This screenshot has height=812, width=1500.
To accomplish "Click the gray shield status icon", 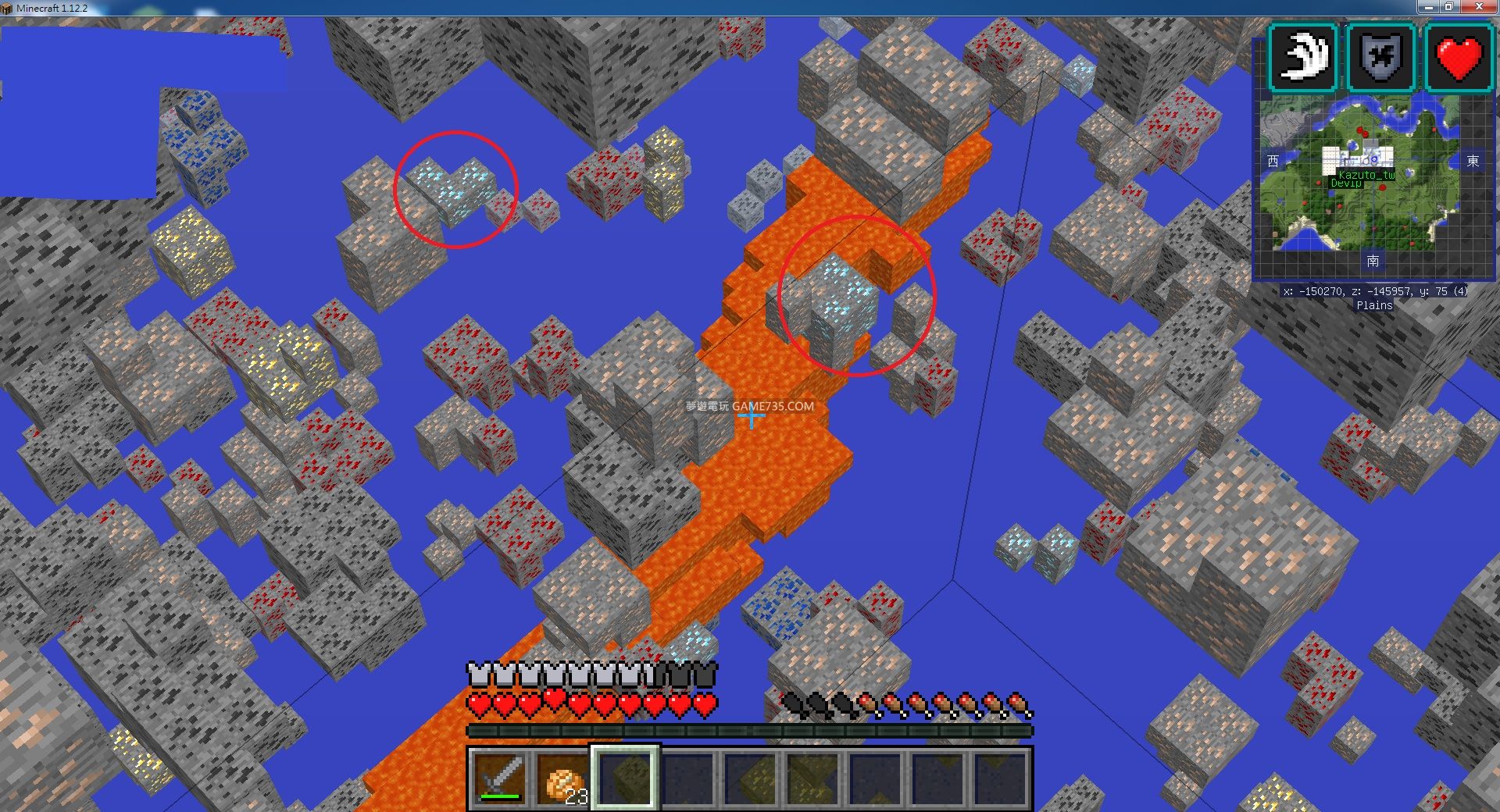I will [1381, 58].
